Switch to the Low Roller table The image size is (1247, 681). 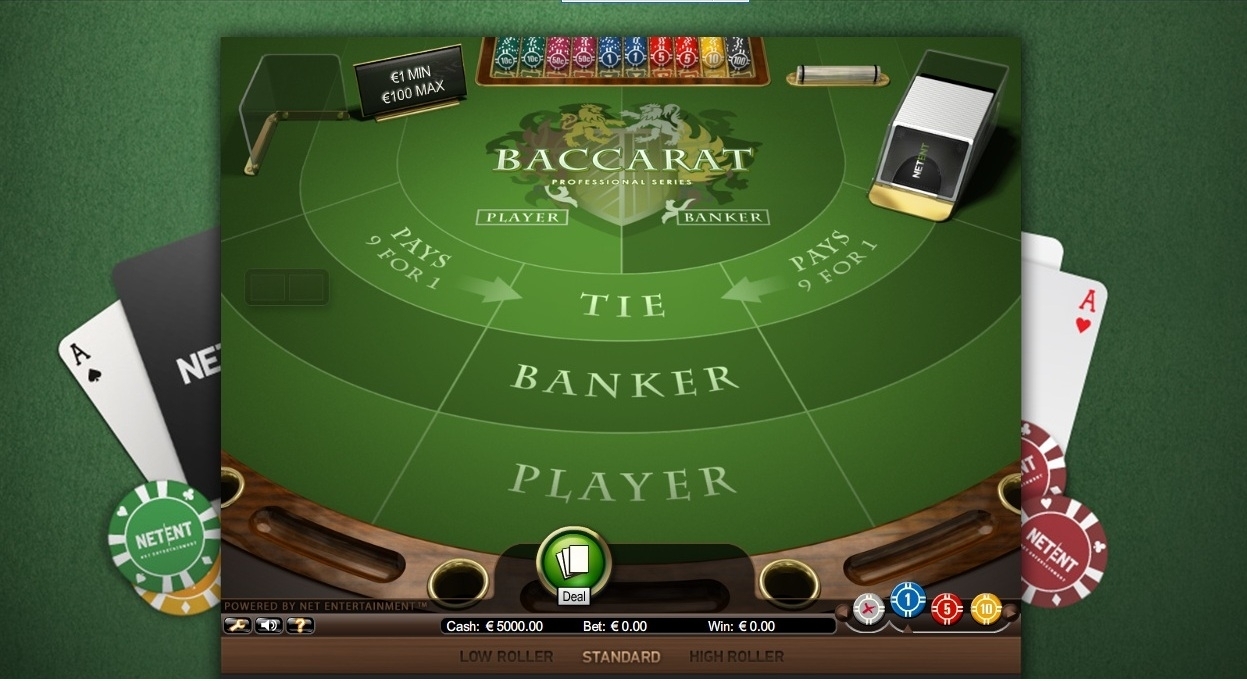pos(506,657)
